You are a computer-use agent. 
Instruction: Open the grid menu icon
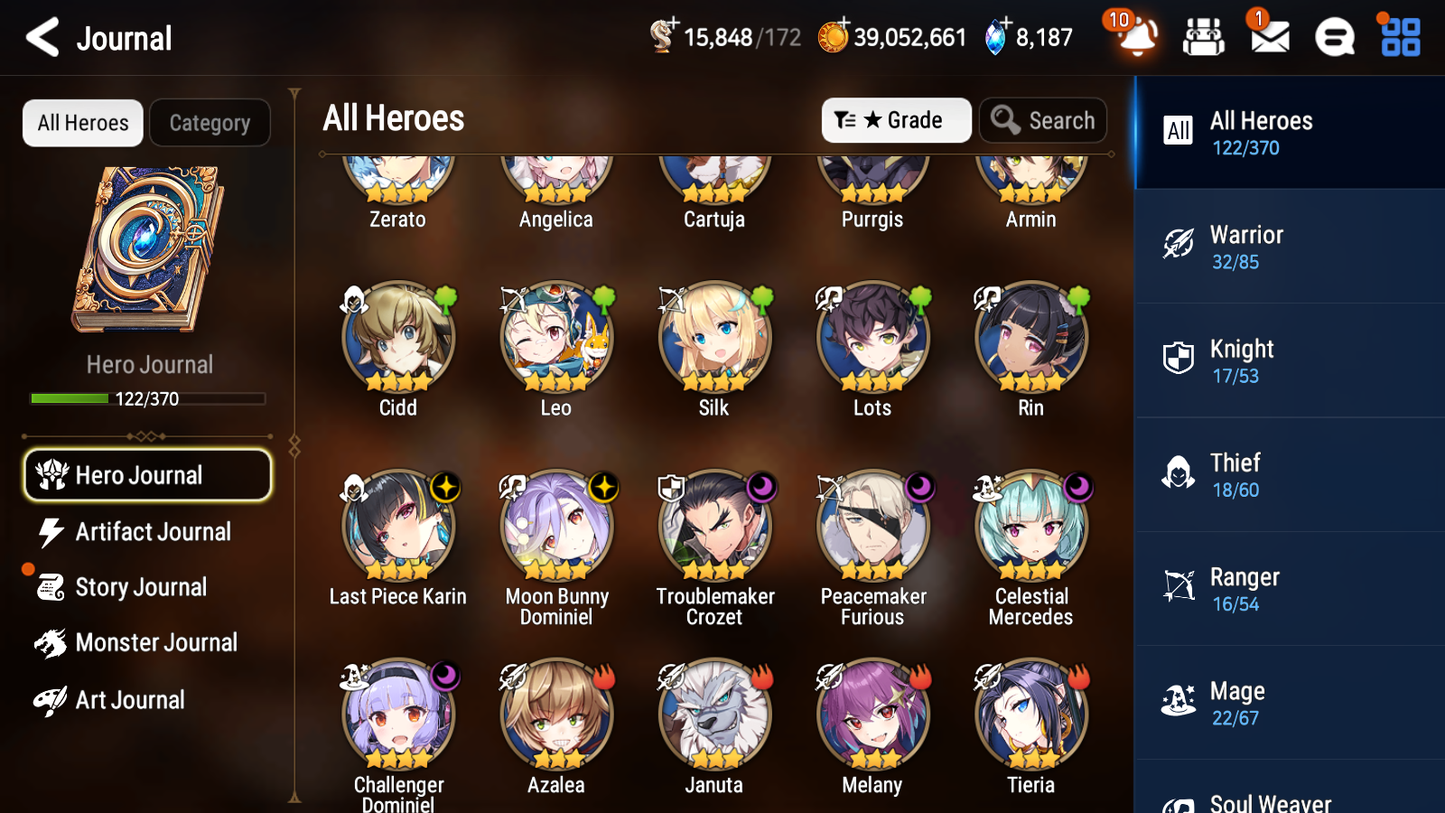pyautogui.click(x=1398, y=37)
